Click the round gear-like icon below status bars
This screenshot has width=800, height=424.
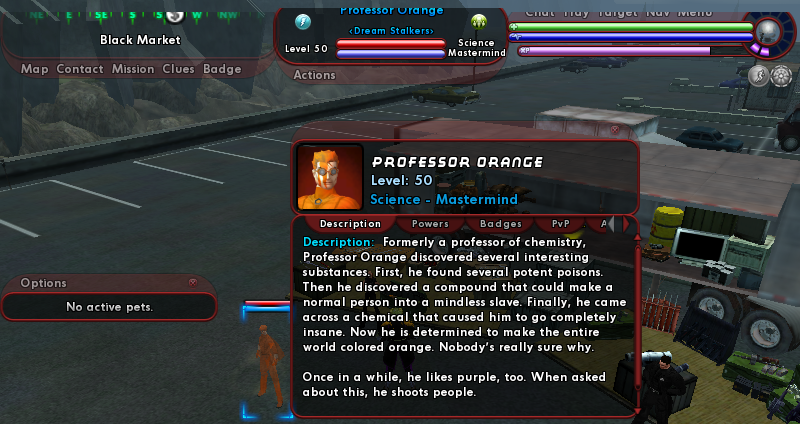coord(780,76)
